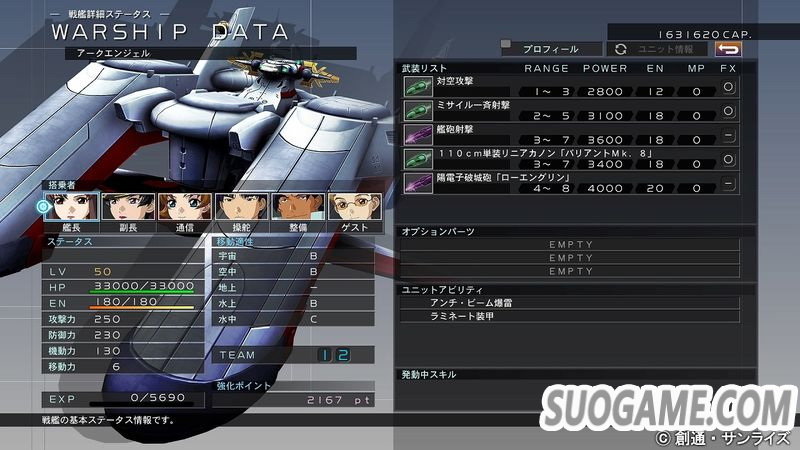Select the 艦長 captain portrait
Image resolution: width=800 pixels, height=450 pixels.
click(x=72, y=206)
